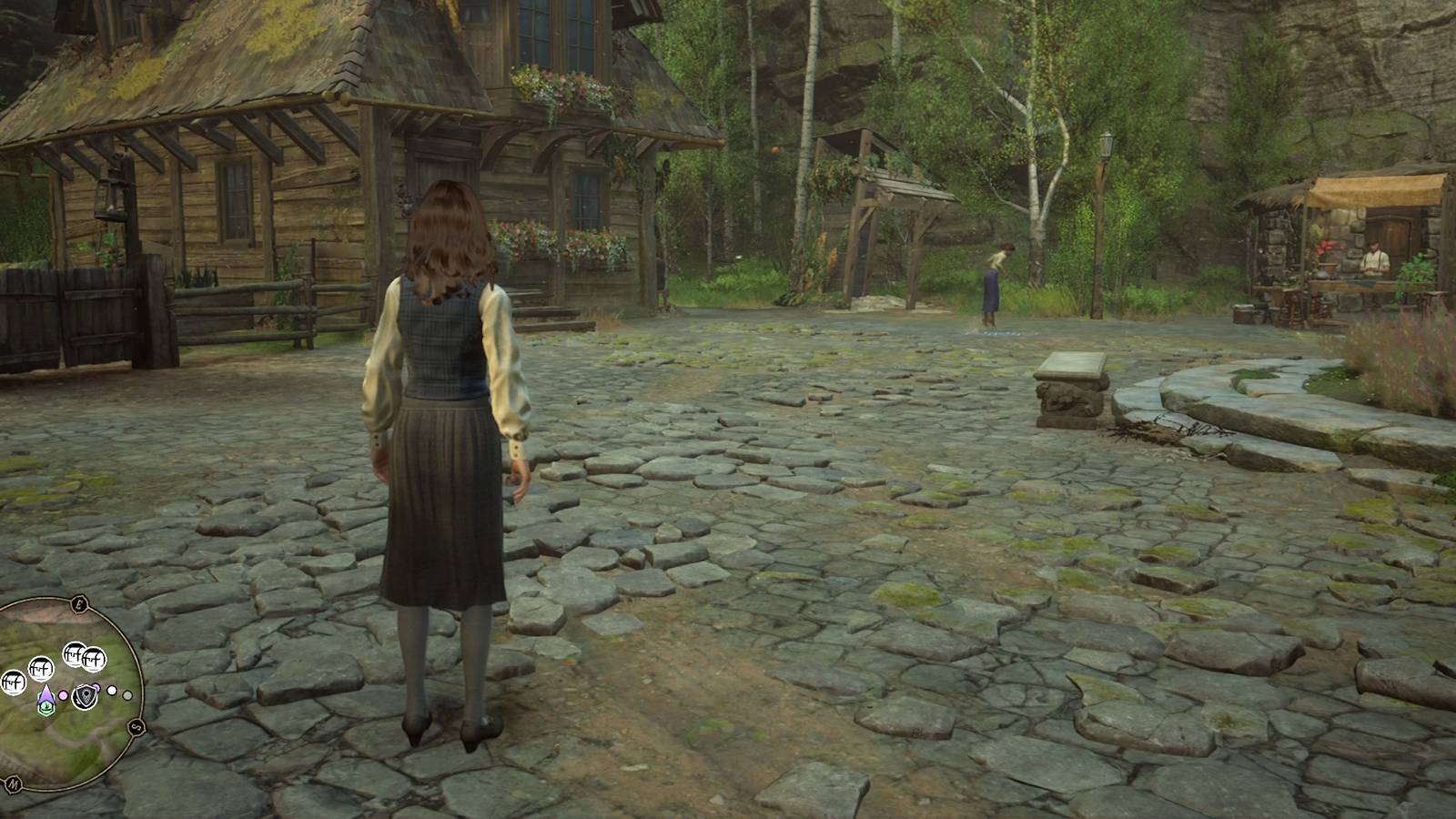Click the chest icon nearest the player arrow
Screen dimensions: 1456x819
pos(40,666)
